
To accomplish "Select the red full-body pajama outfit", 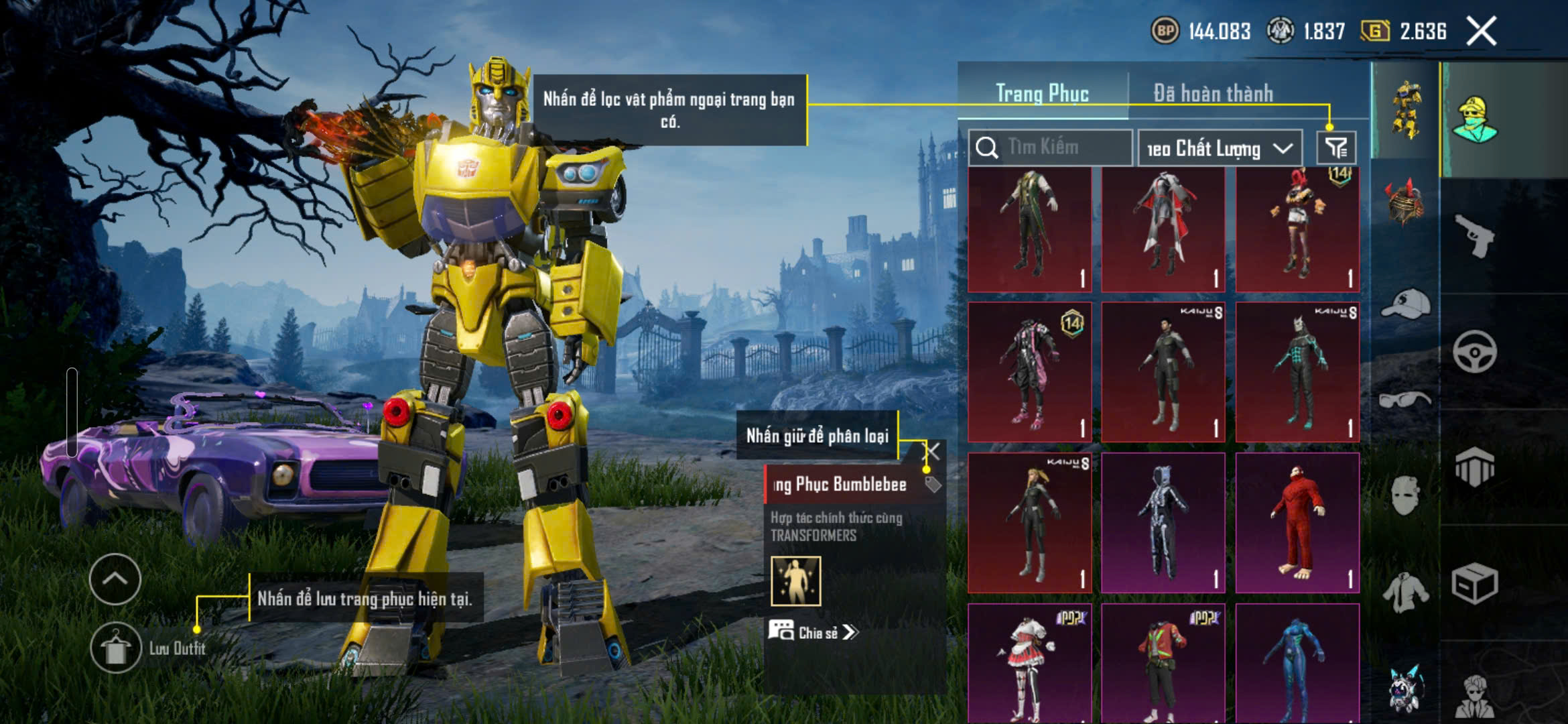I will click(1297, 523).
